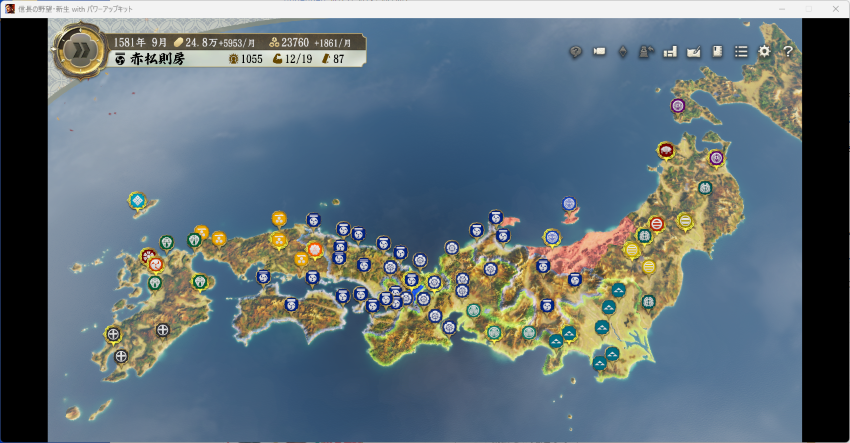Viewport: 850px width, 443px height.
Task: Select the teal diamond clan marker on the western island
Action: click(x=138, y=201)
